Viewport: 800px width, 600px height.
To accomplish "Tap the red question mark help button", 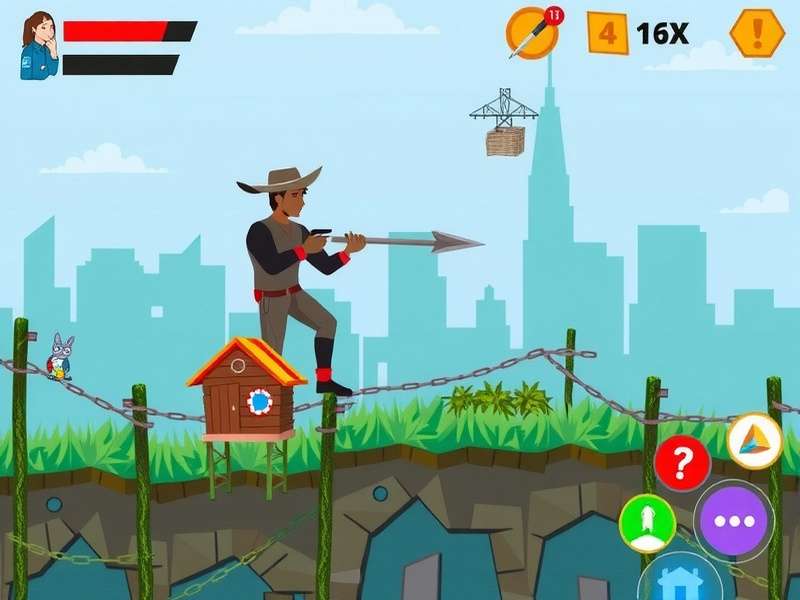I will 682,463.
